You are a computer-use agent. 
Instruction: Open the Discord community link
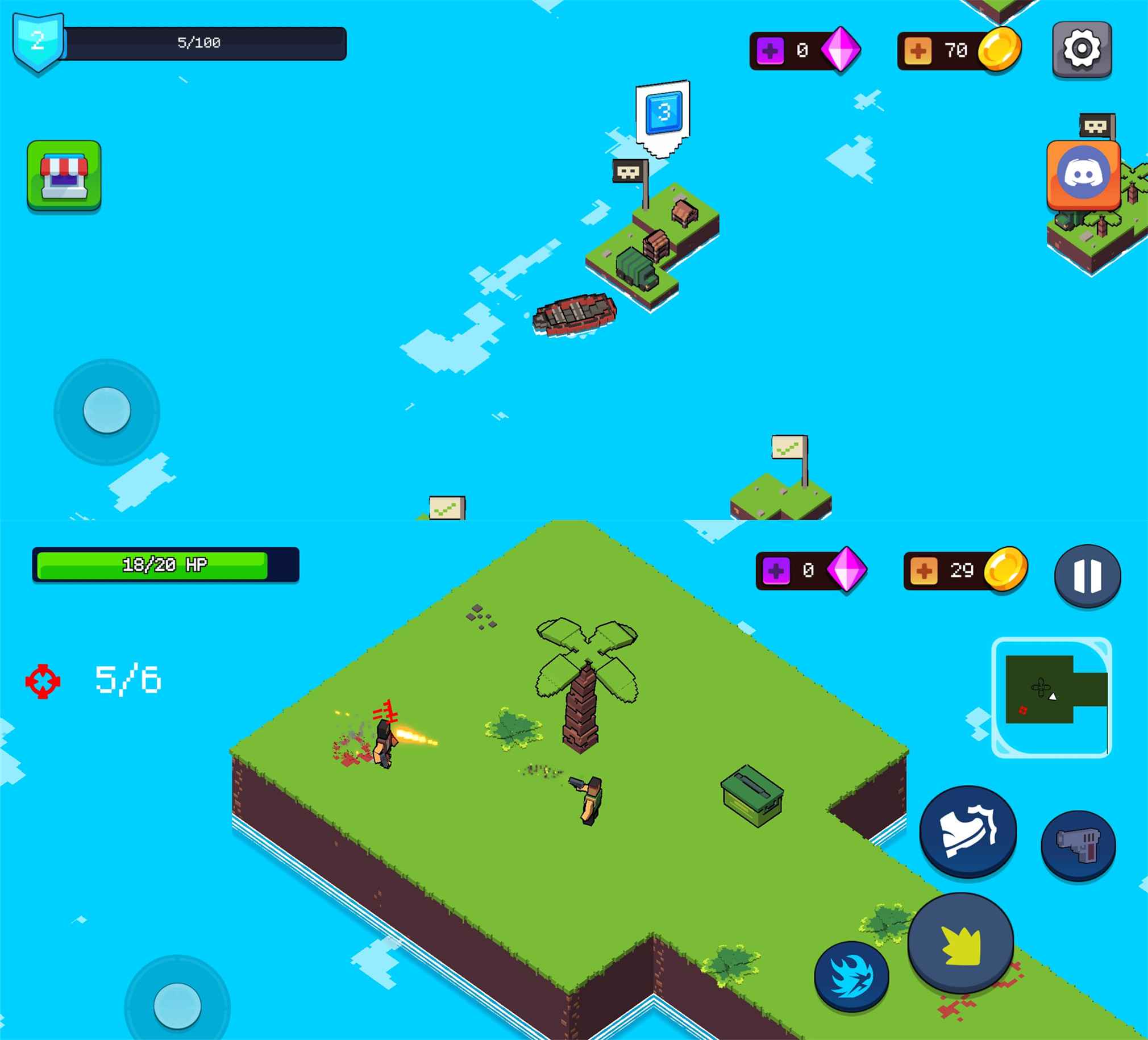[x=1083, y=176]
